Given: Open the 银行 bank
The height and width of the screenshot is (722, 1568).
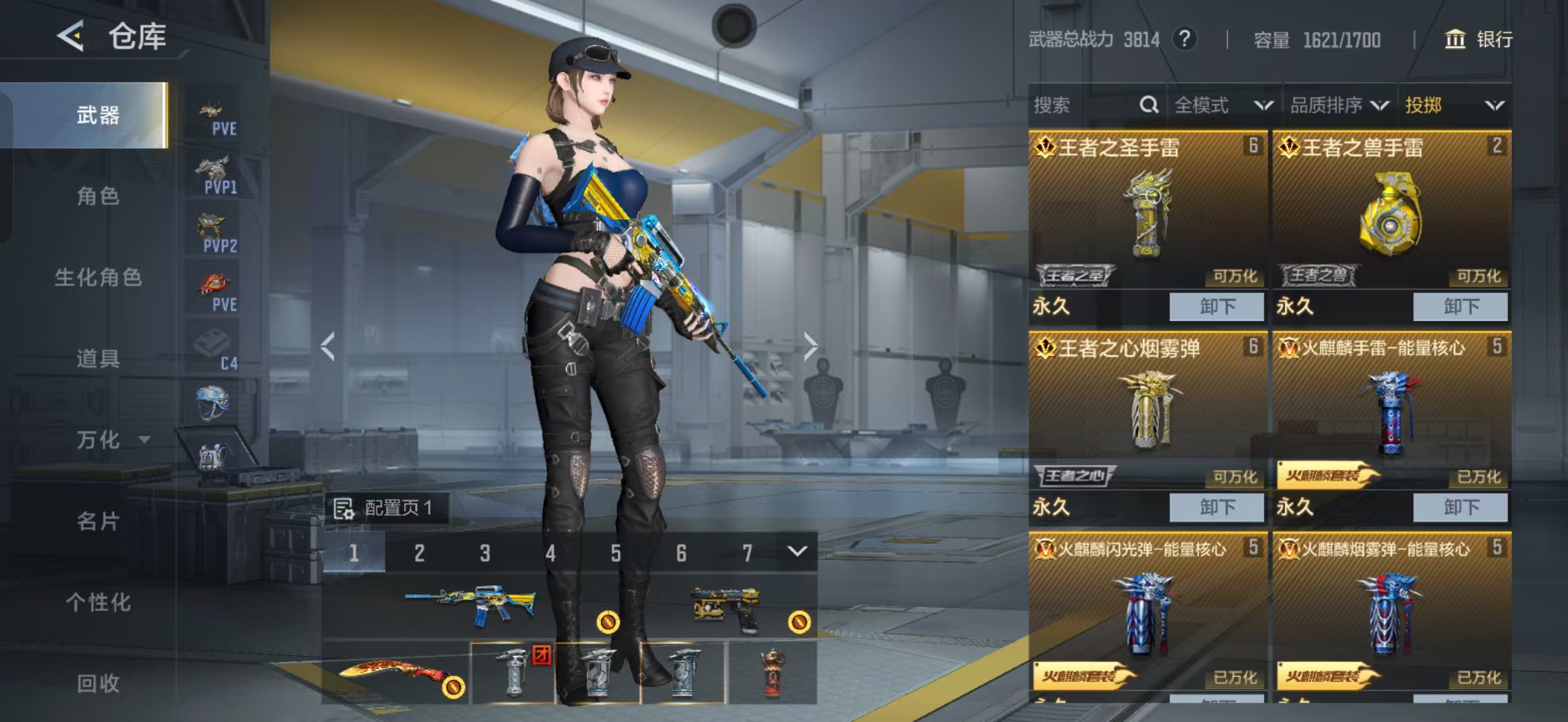Looking at the screenshot, I should click(x=1478, y=40).
